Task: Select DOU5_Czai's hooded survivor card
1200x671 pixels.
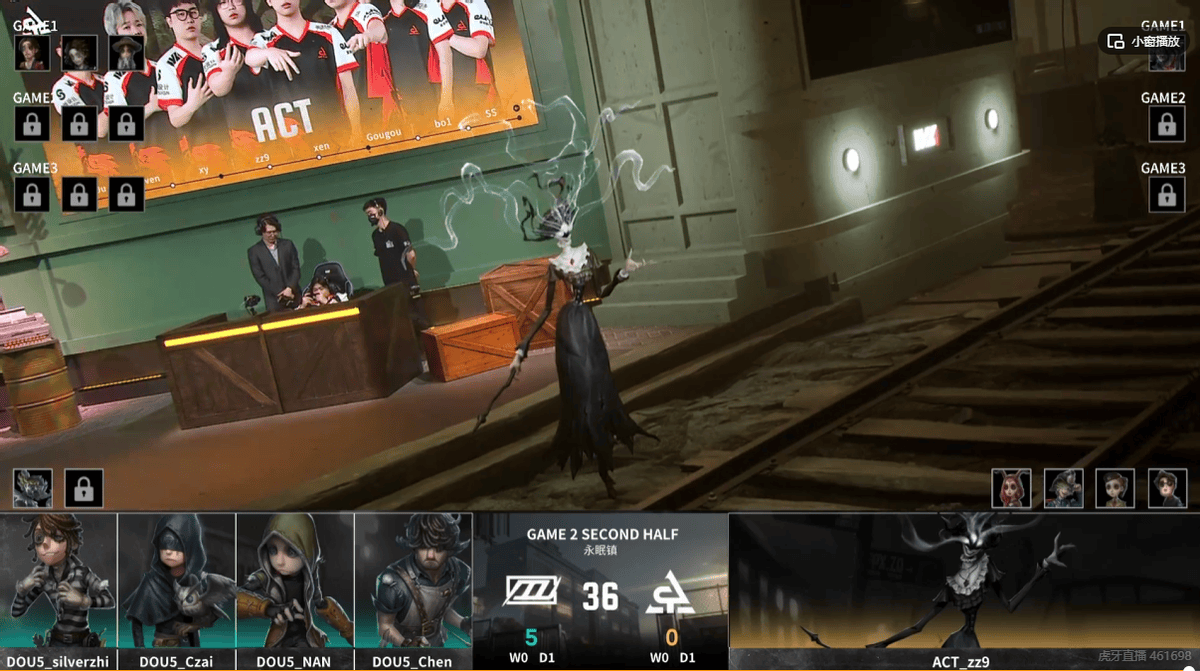Action: click(x=177, y=582)
